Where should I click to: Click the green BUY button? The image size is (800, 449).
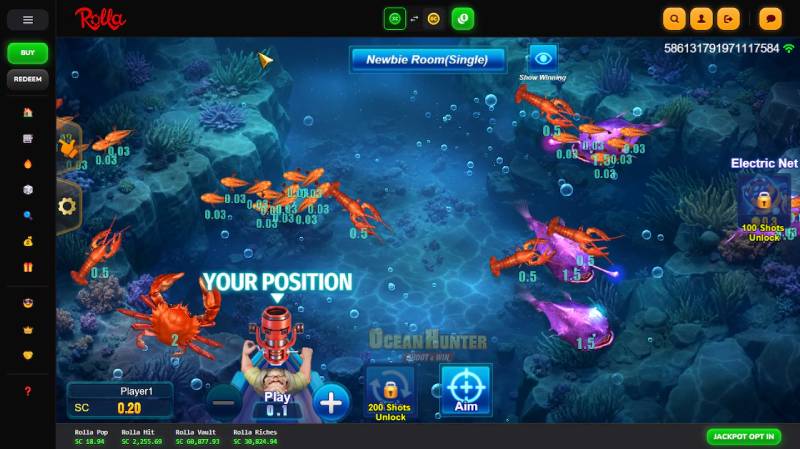(28, 53)
